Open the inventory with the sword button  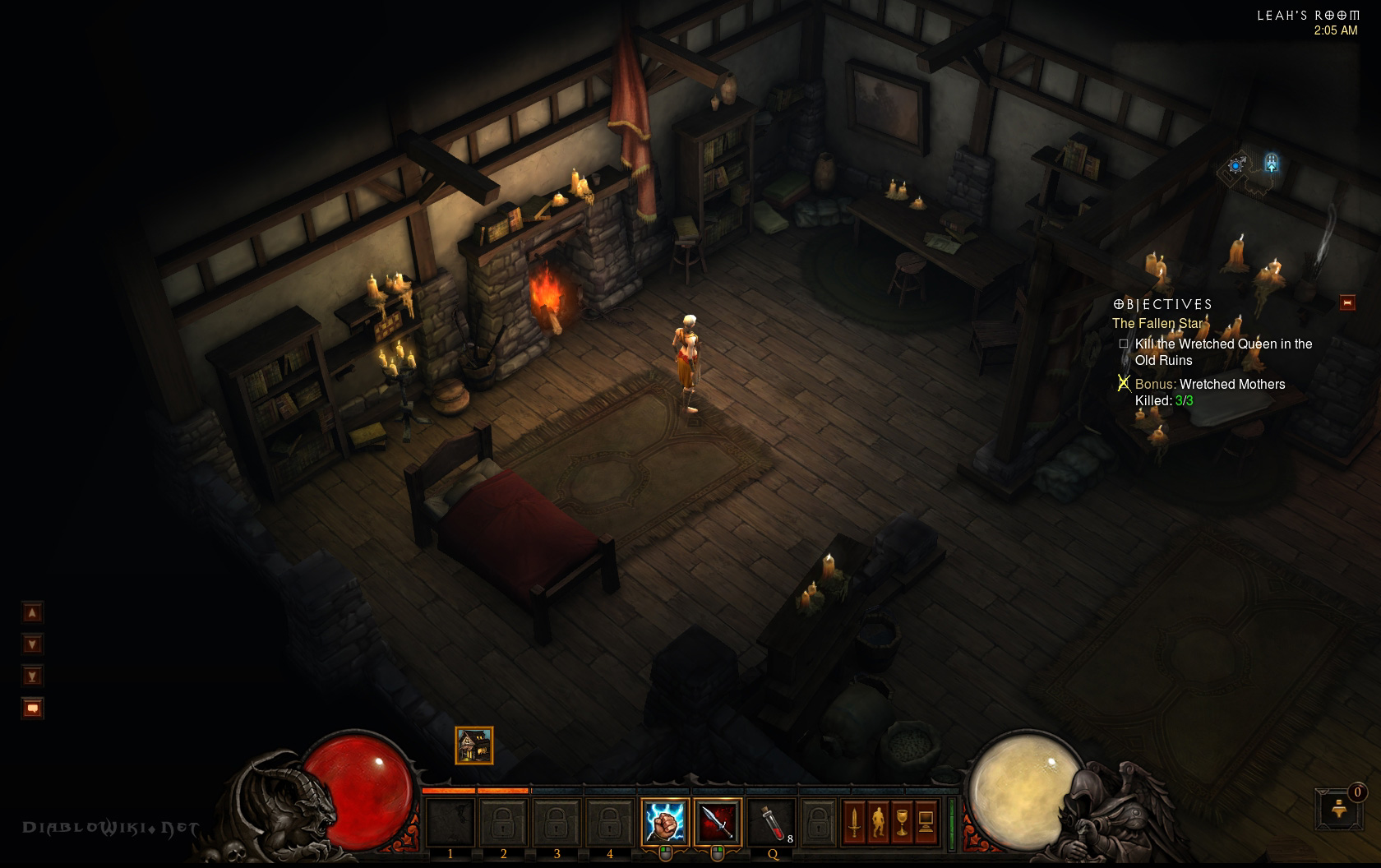tap(854, 821)
